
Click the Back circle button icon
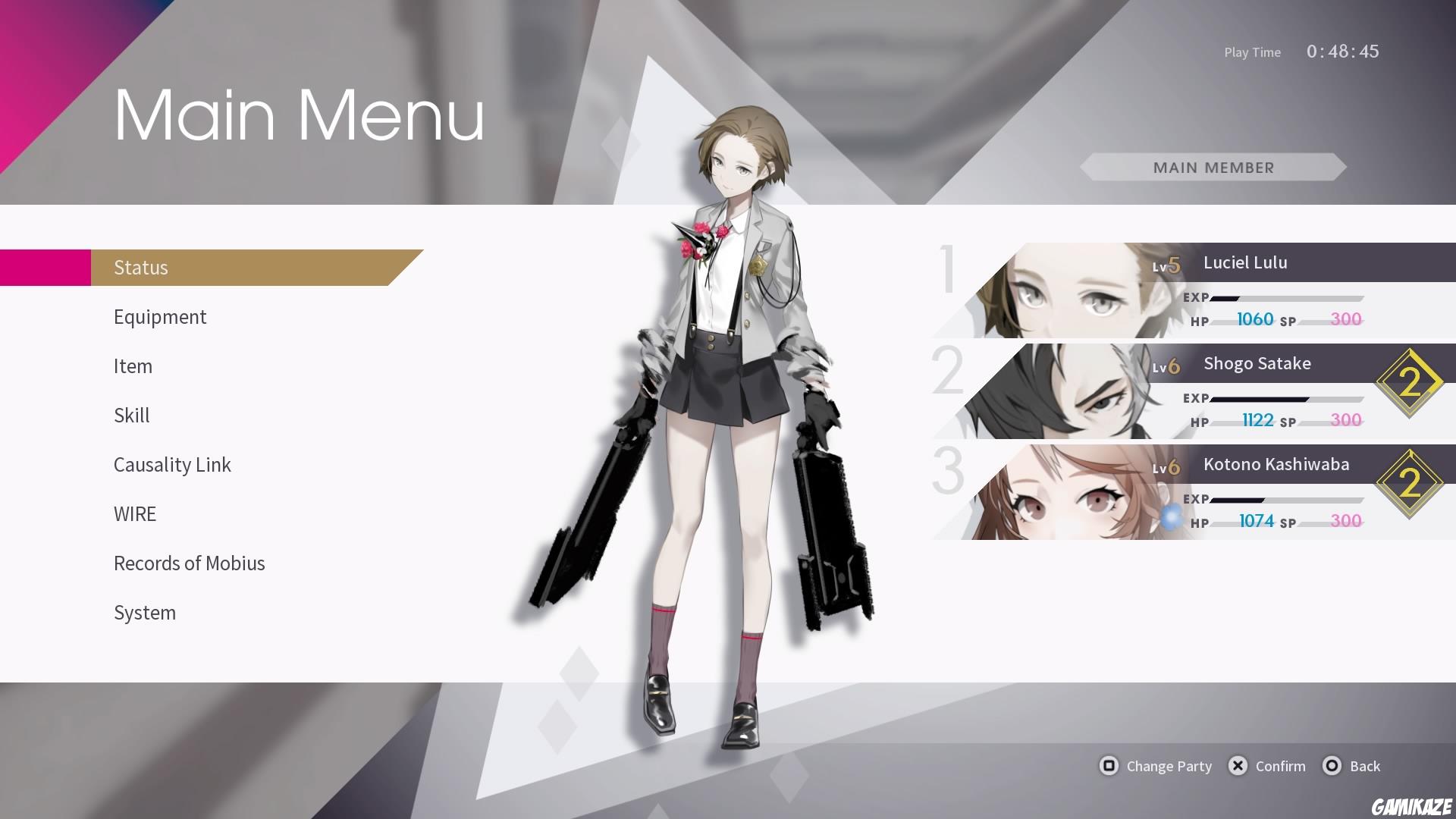(1331, 766)
